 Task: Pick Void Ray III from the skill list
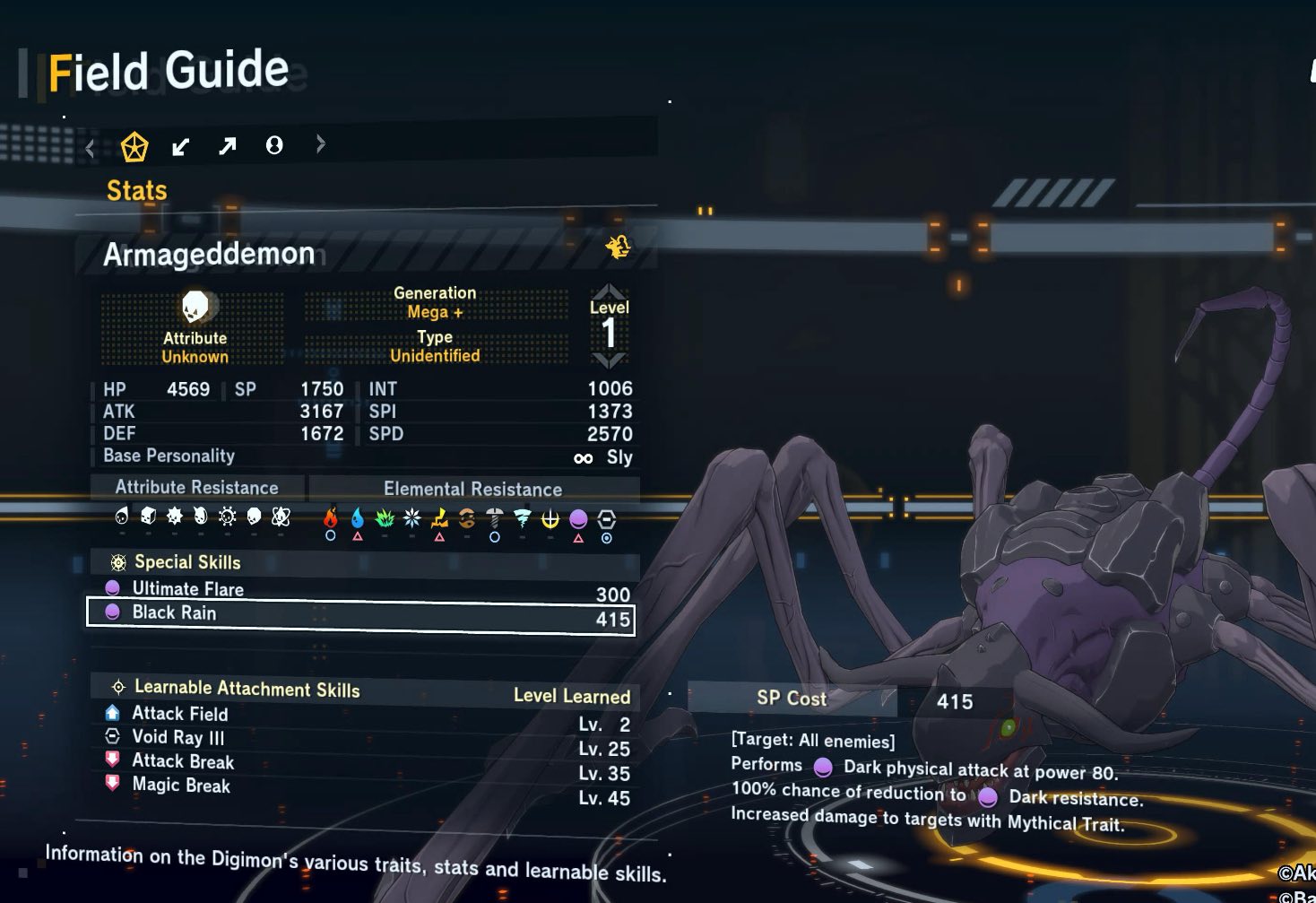pyautogui.click(x=178, y=737)
